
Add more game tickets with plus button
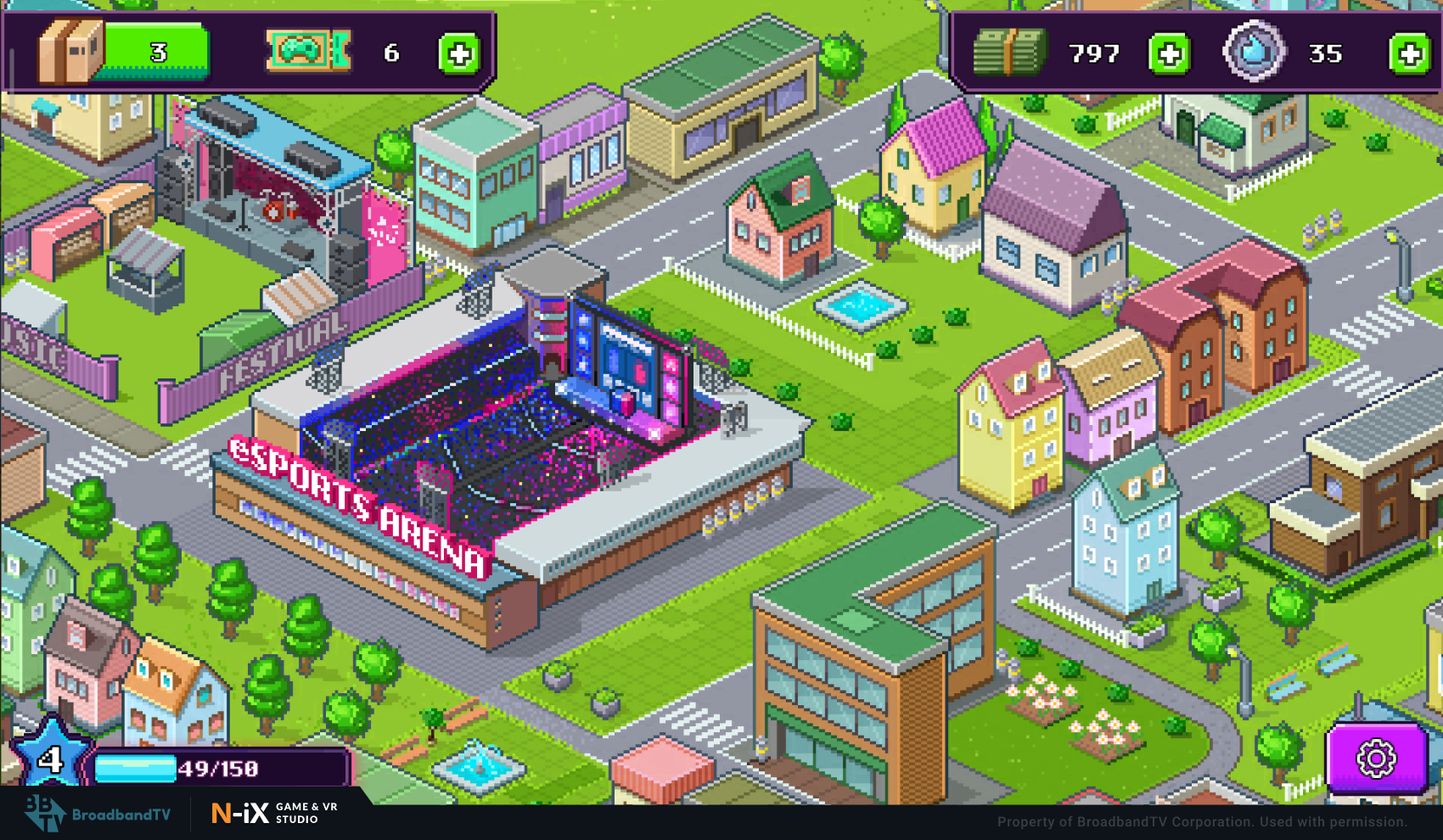459,54
